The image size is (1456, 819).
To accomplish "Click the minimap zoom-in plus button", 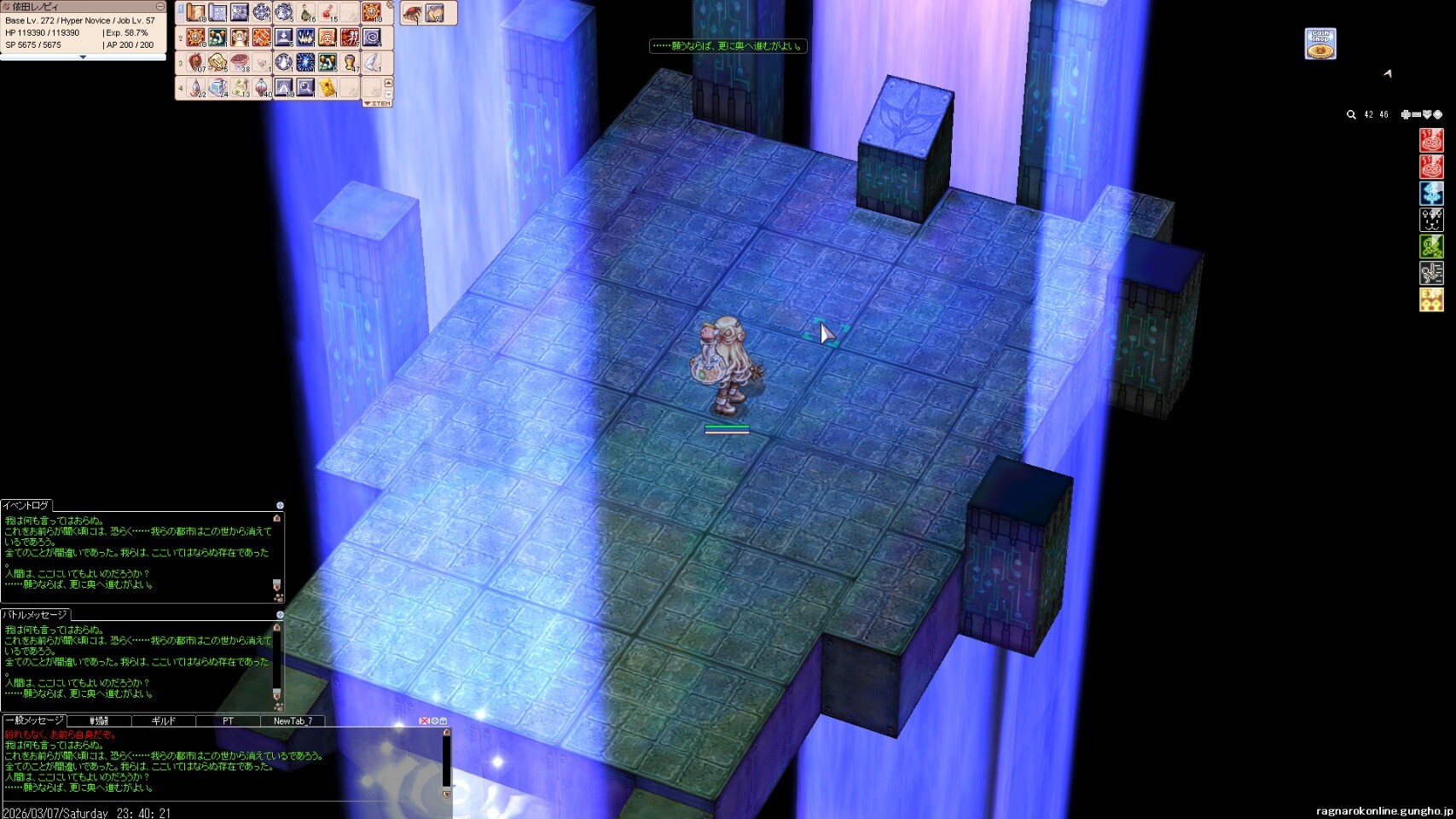I will click(x=1406, y=114).
